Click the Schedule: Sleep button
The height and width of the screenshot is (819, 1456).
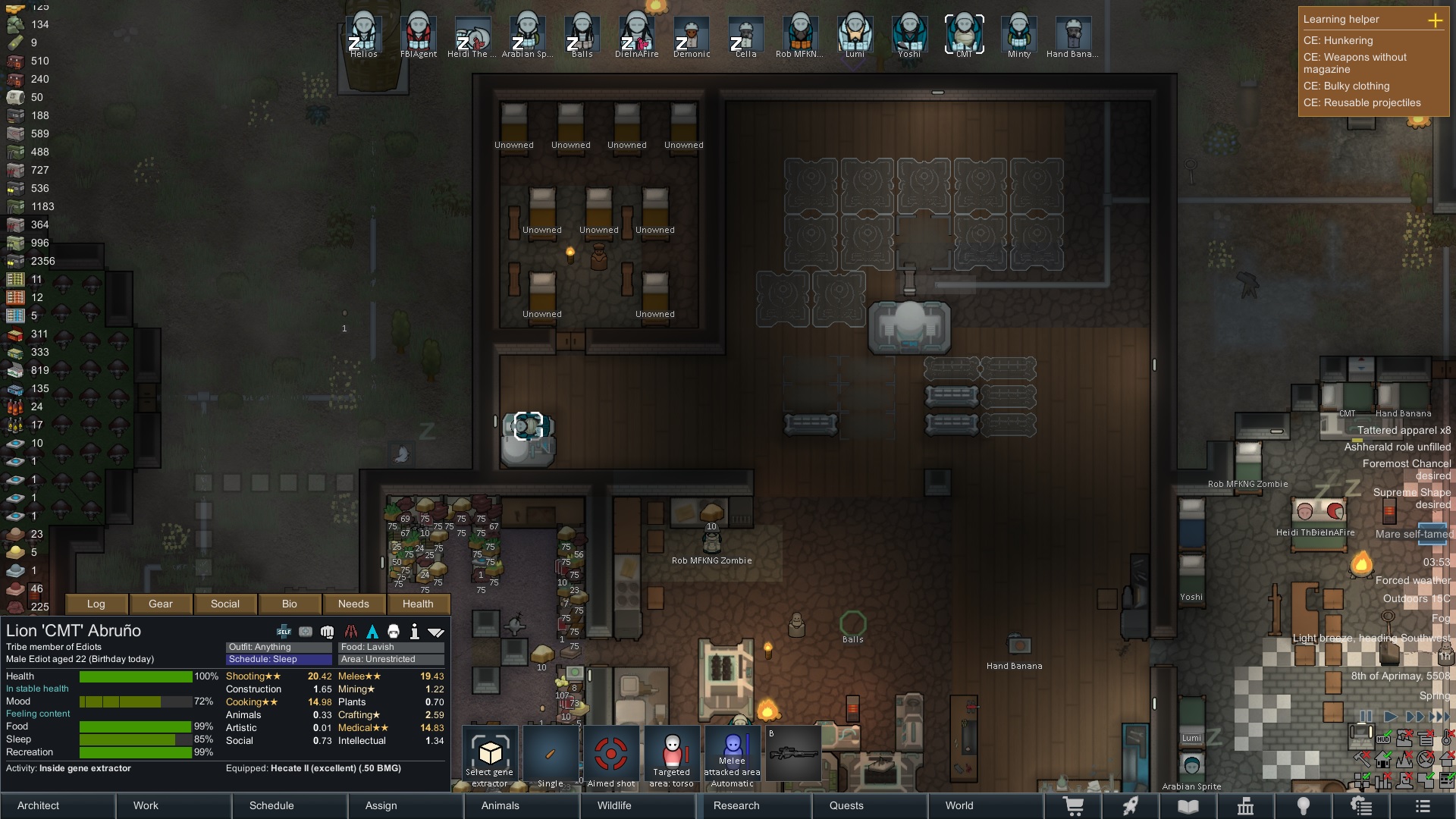[x=277, y=659]
